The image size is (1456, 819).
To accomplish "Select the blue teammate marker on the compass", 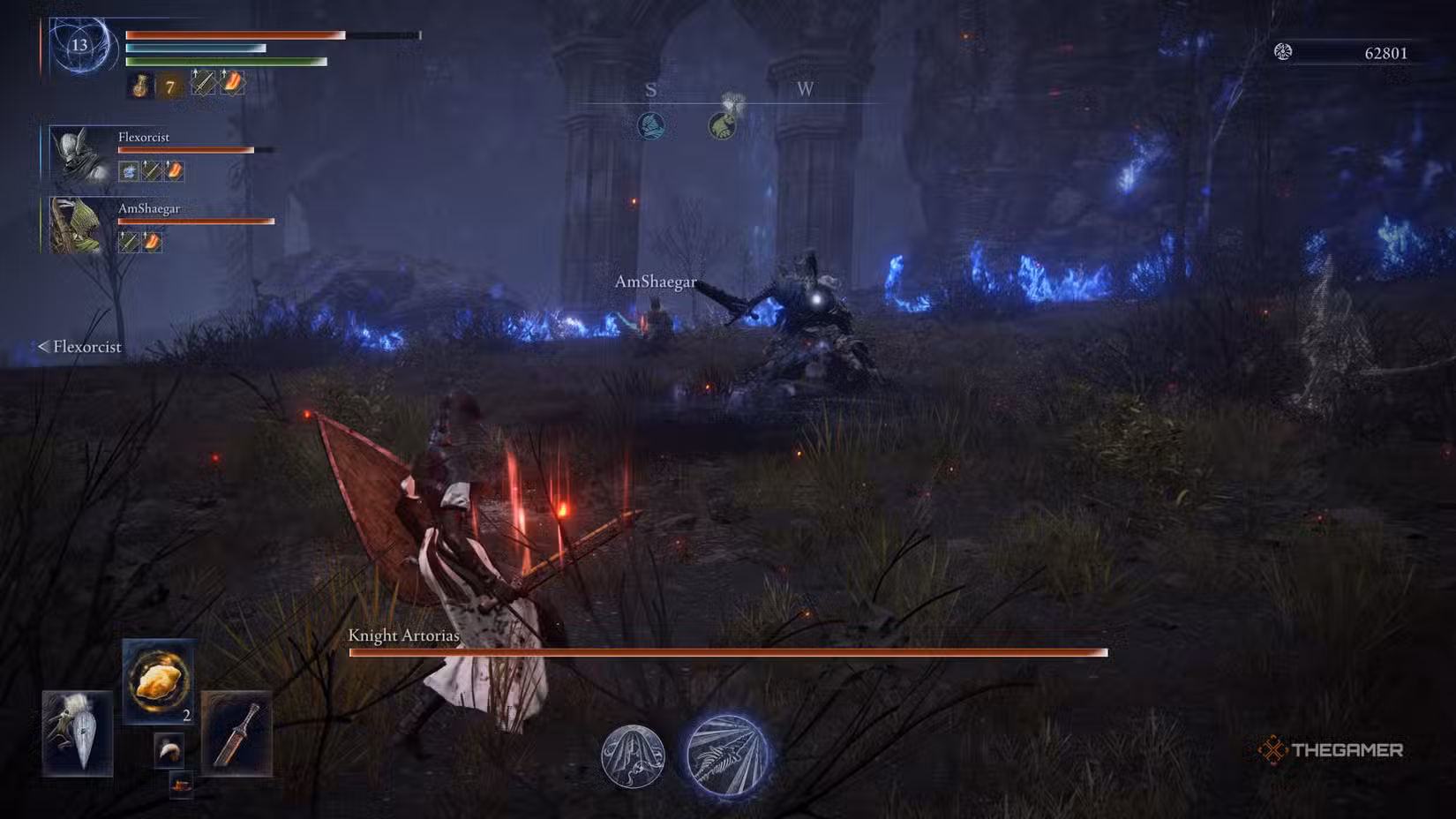I will (651, 125).
